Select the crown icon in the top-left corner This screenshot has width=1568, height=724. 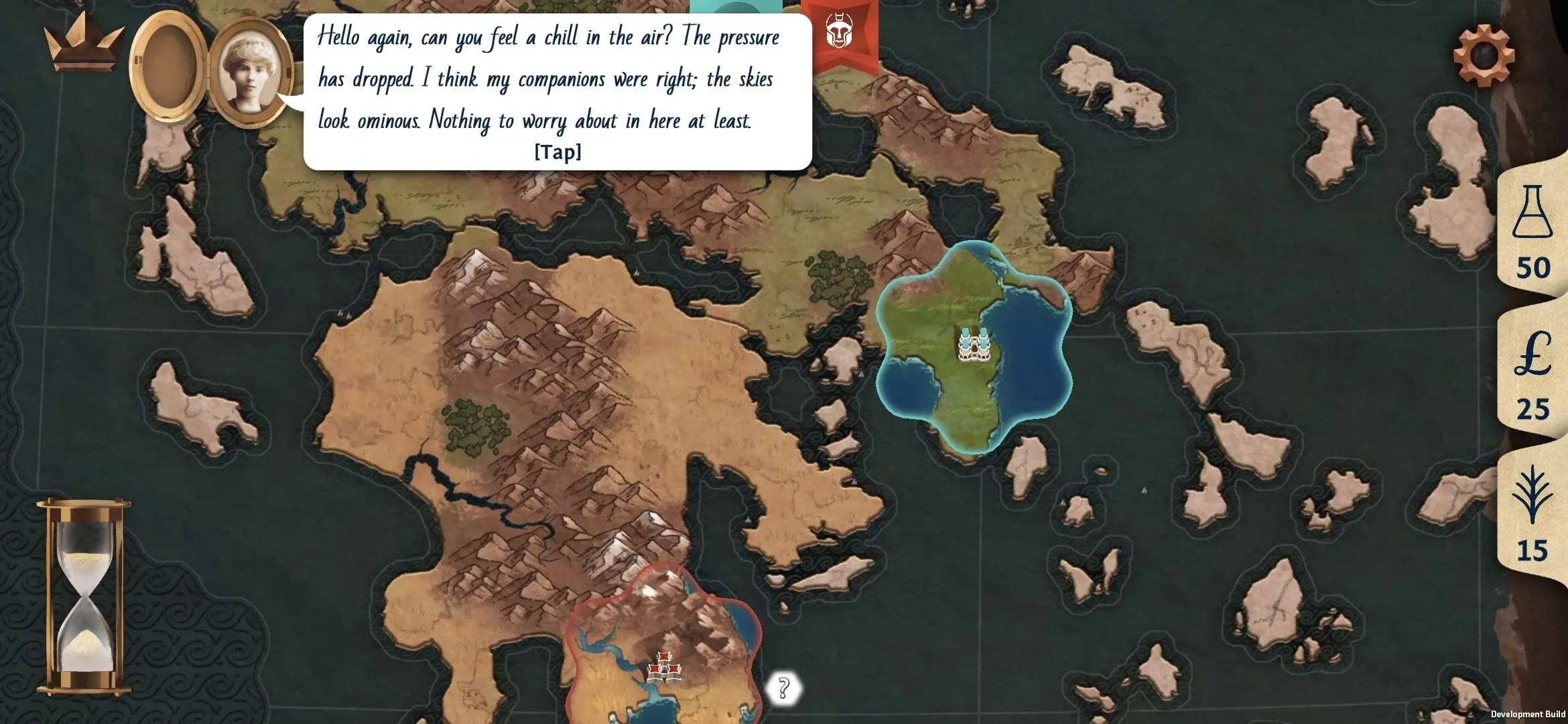[82, 47]
